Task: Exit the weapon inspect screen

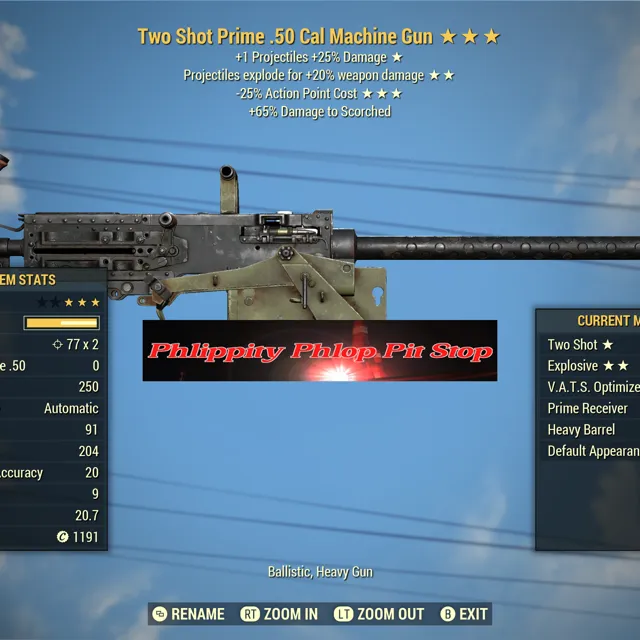Action: click(463, 614)
